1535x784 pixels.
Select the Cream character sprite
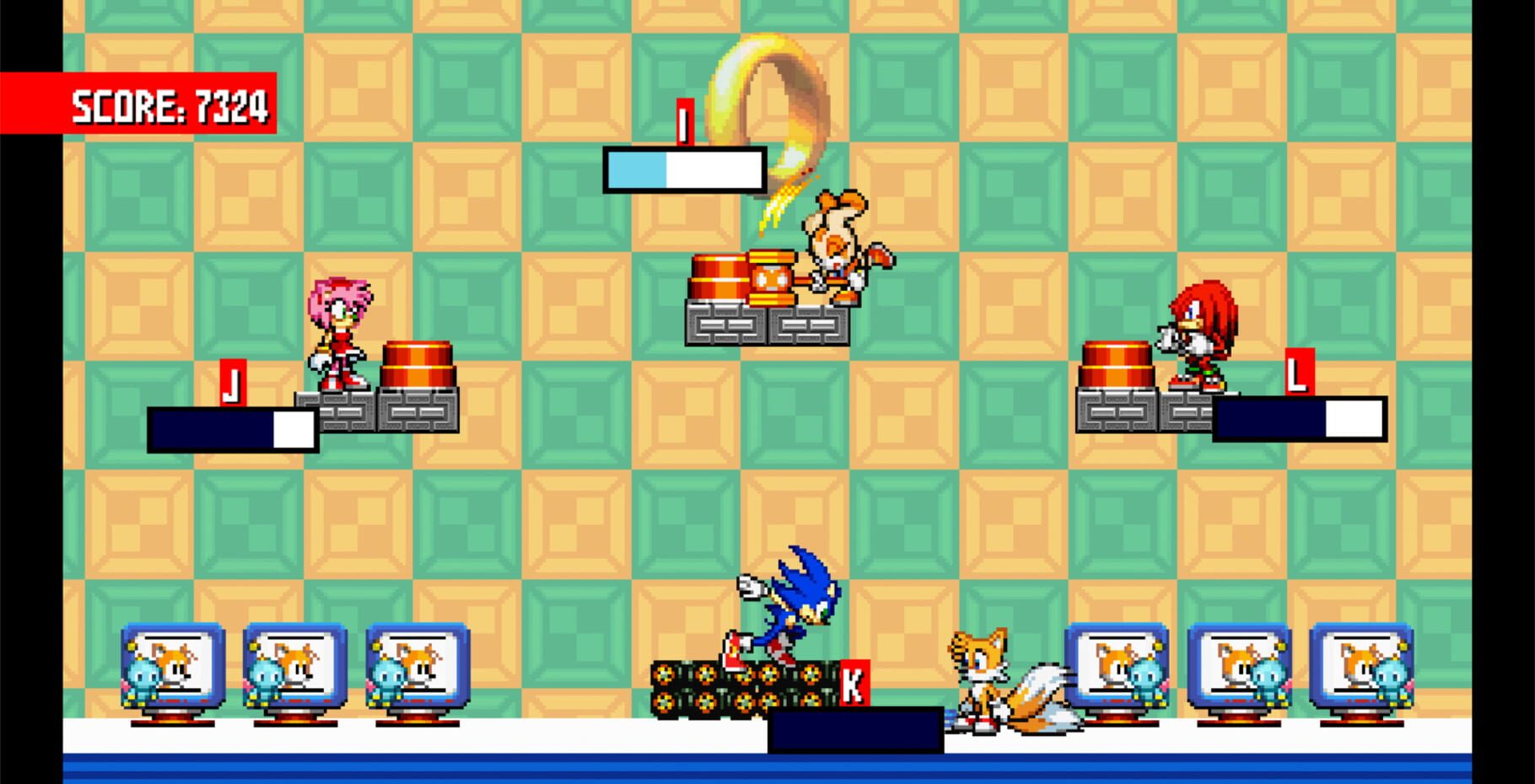coord(835,244)
